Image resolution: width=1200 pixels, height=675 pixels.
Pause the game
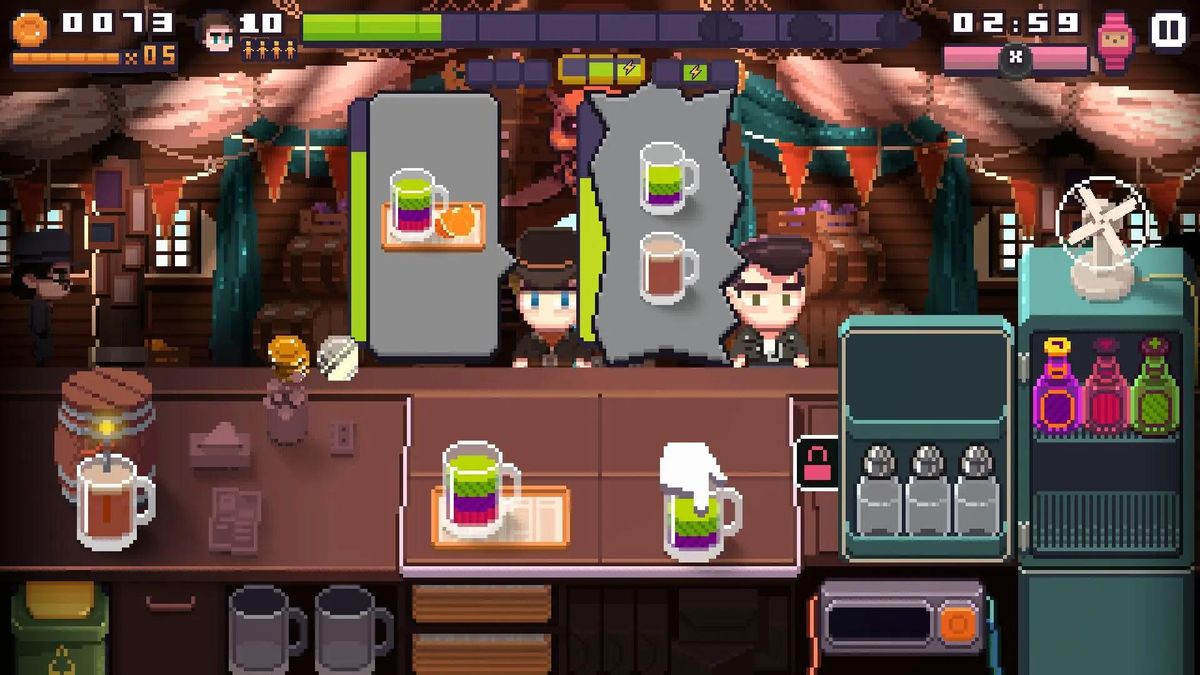[1167, 30]
